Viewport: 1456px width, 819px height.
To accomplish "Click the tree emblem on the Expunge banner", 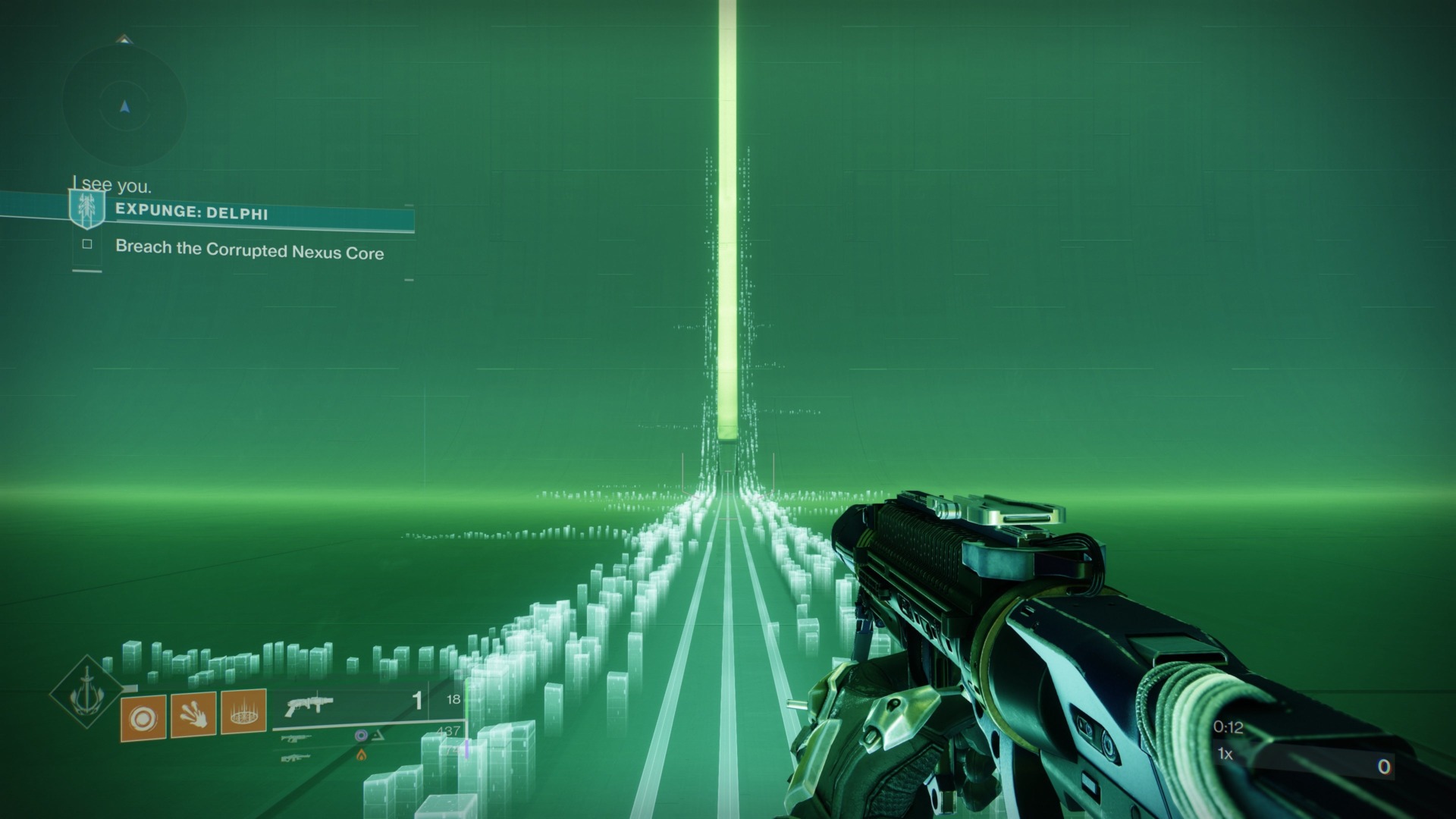I will coord(86,206).
